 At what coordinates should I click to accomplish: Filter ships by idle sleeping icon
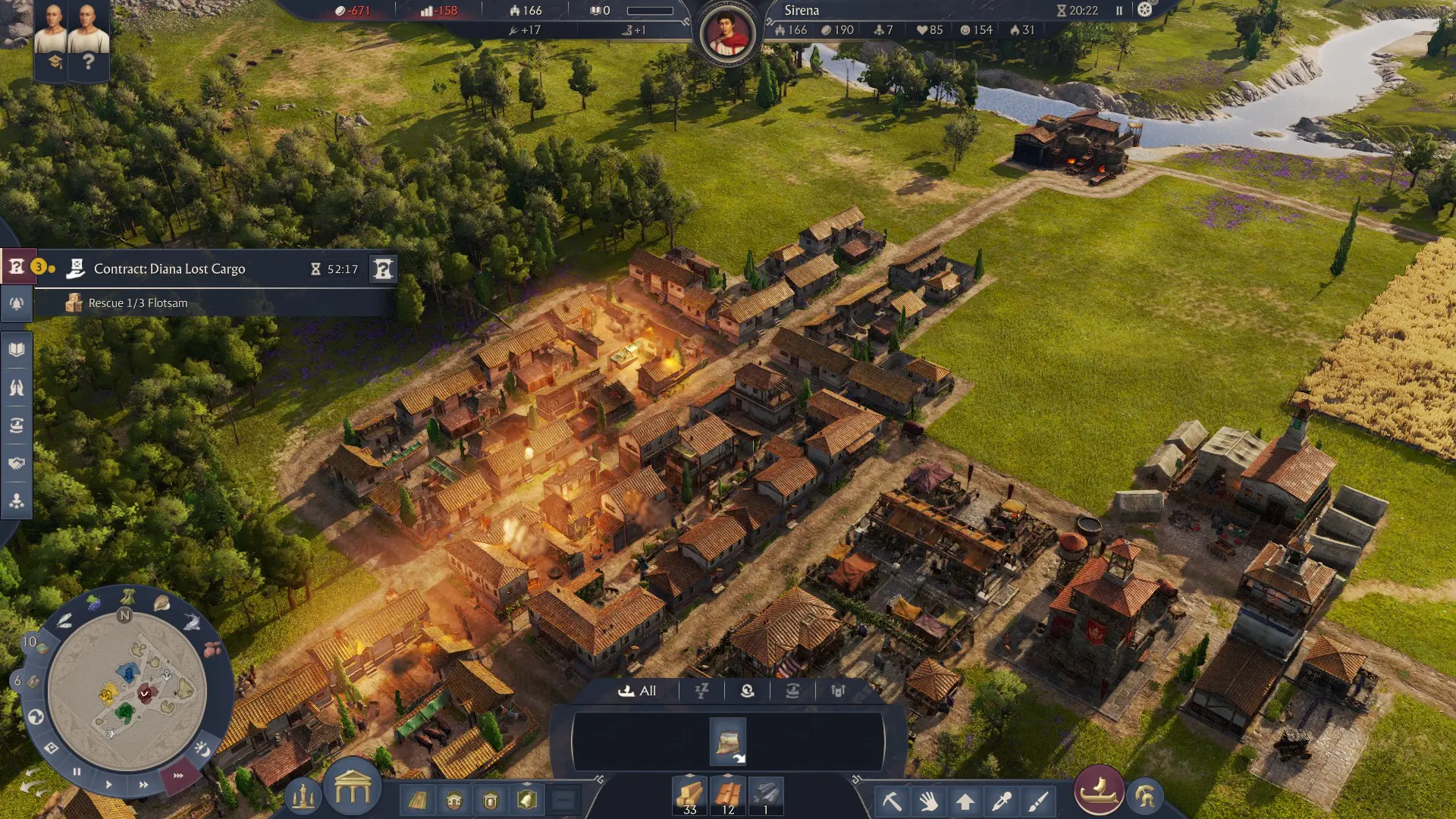[x=701, y=691]
